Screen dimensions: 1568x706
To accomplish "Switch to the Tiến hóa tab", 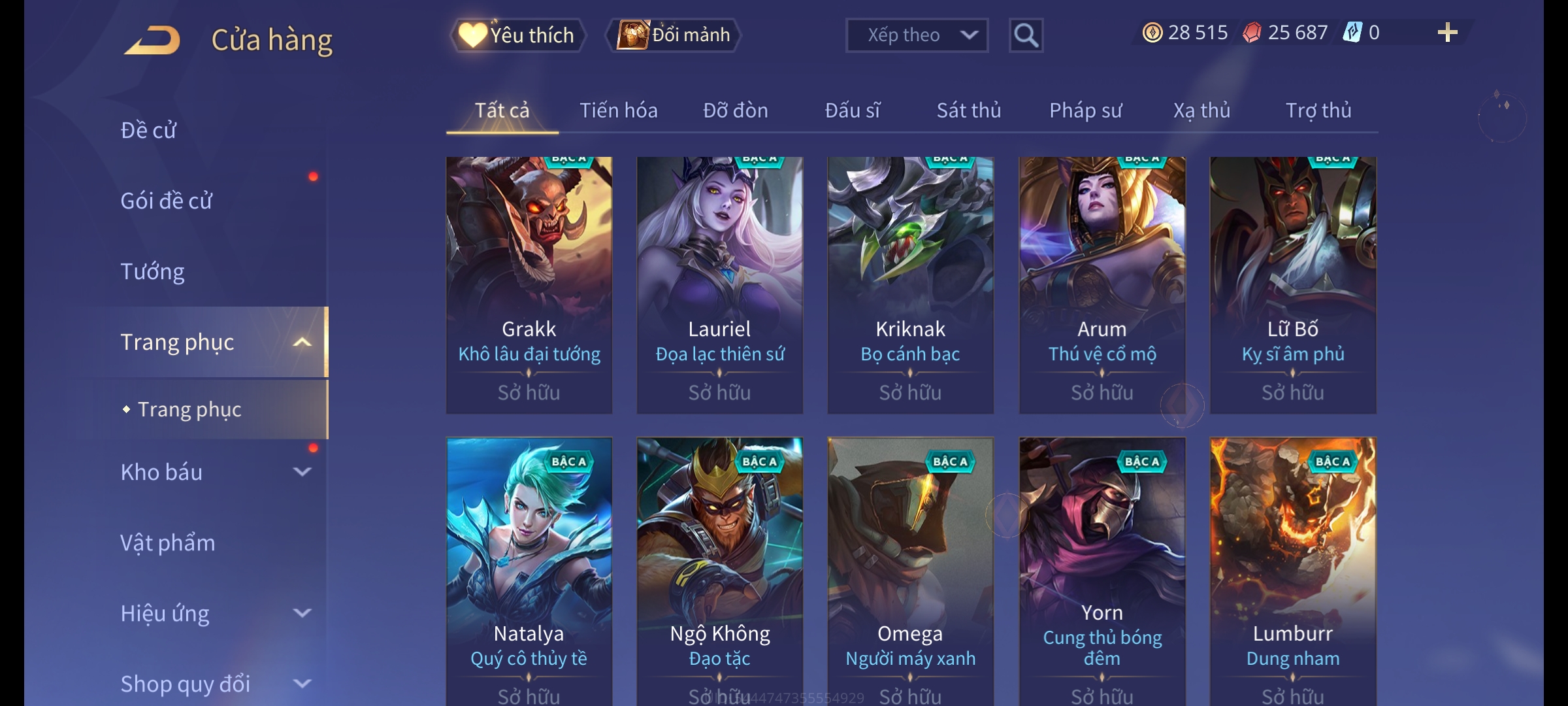I will click(618, 110).
